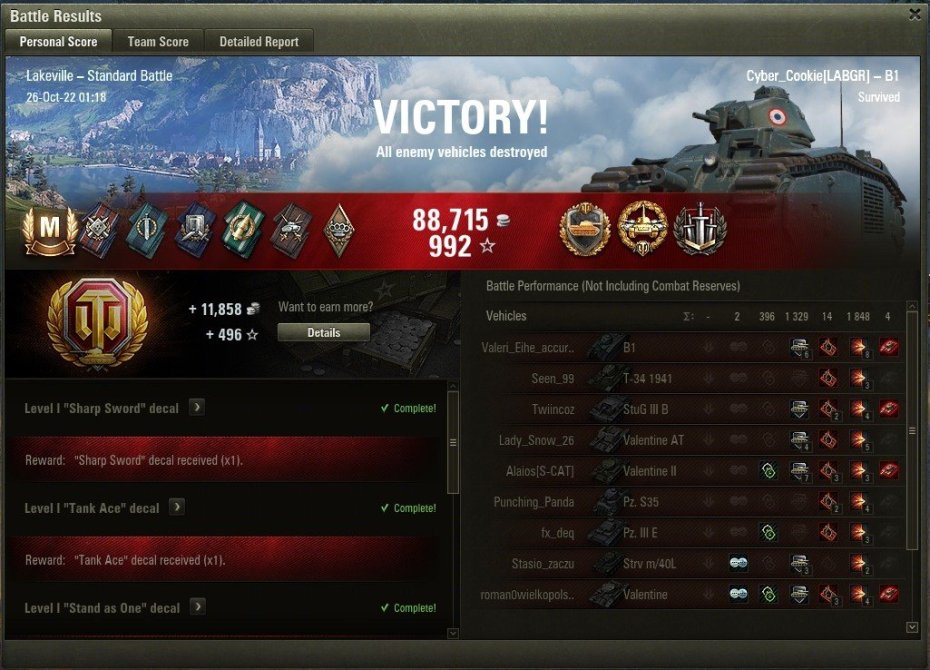Select the Punching_Panda Pz. S35 row
930x670 pixels.
(x=690, y=502)
